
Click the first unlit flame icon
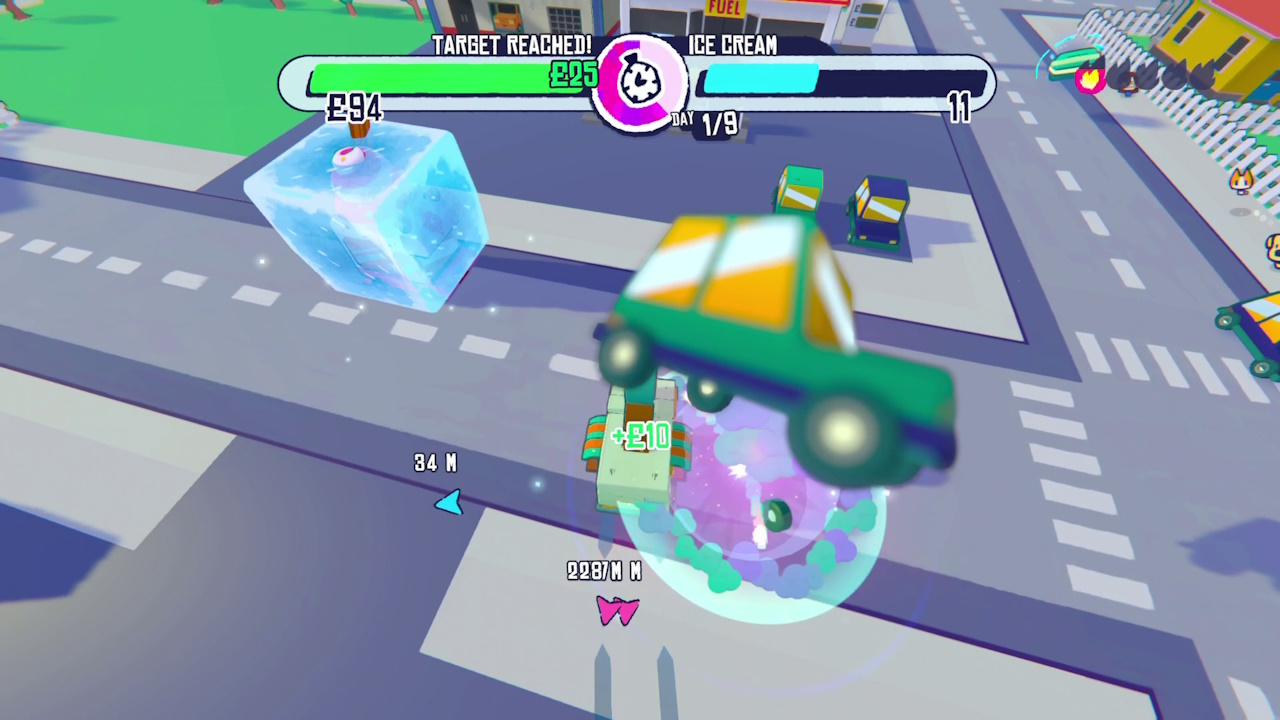pos(1122,78)
